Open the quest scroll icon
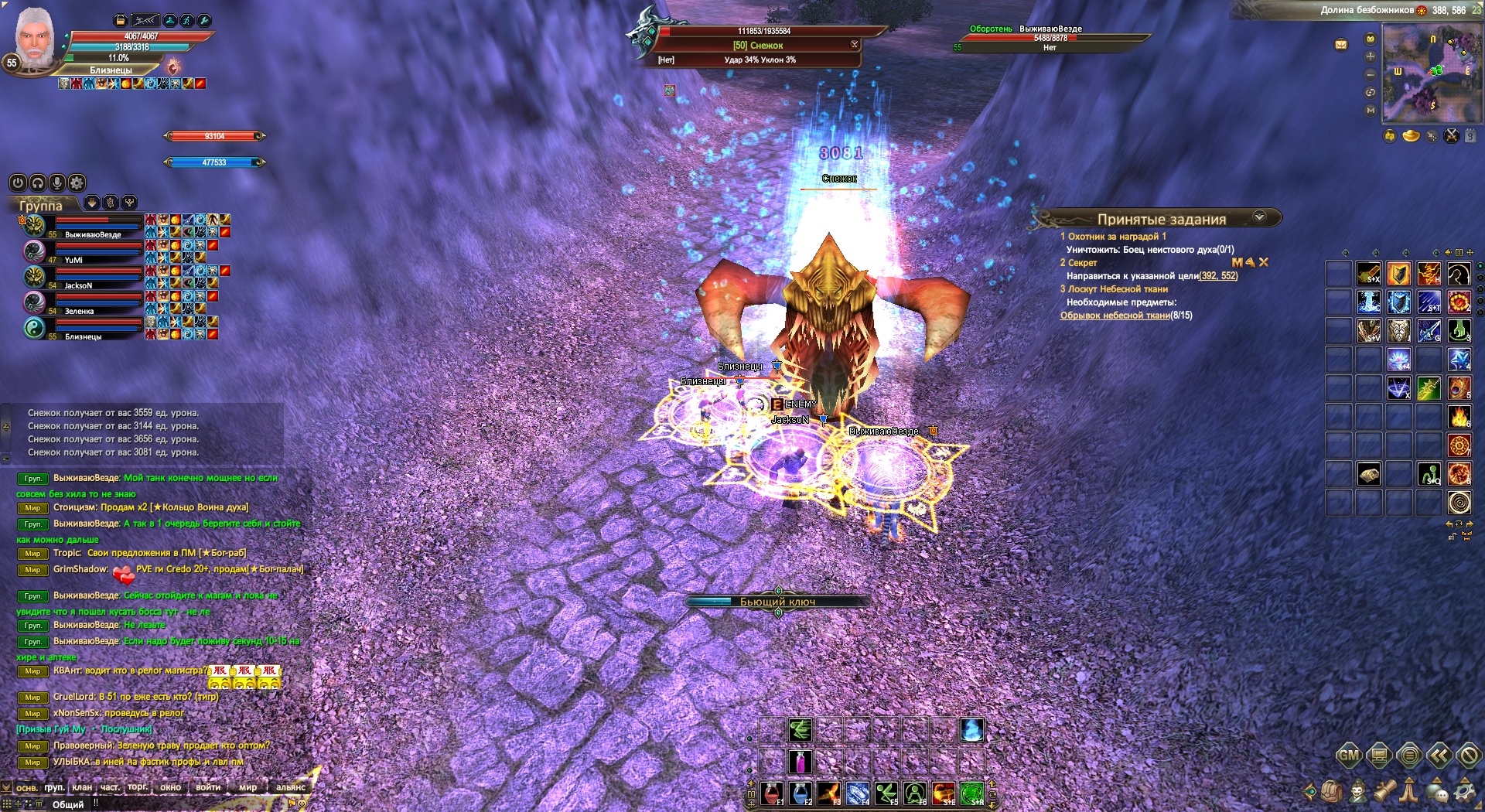Viewport: 1485px width, 812px height. 1384,791
